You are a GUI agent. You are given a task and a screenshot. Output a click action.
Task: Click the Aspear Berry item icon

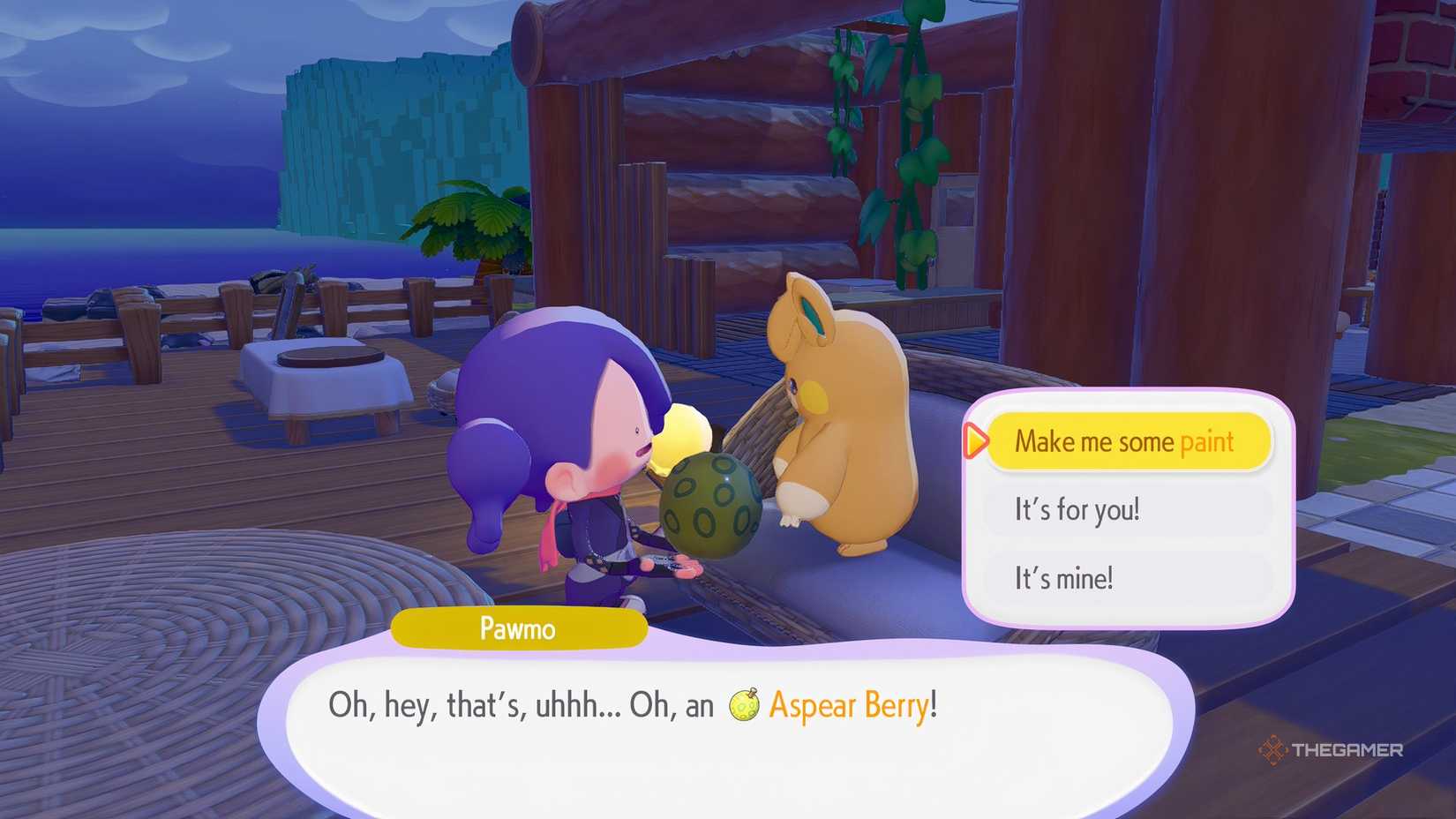click(744, 706)
